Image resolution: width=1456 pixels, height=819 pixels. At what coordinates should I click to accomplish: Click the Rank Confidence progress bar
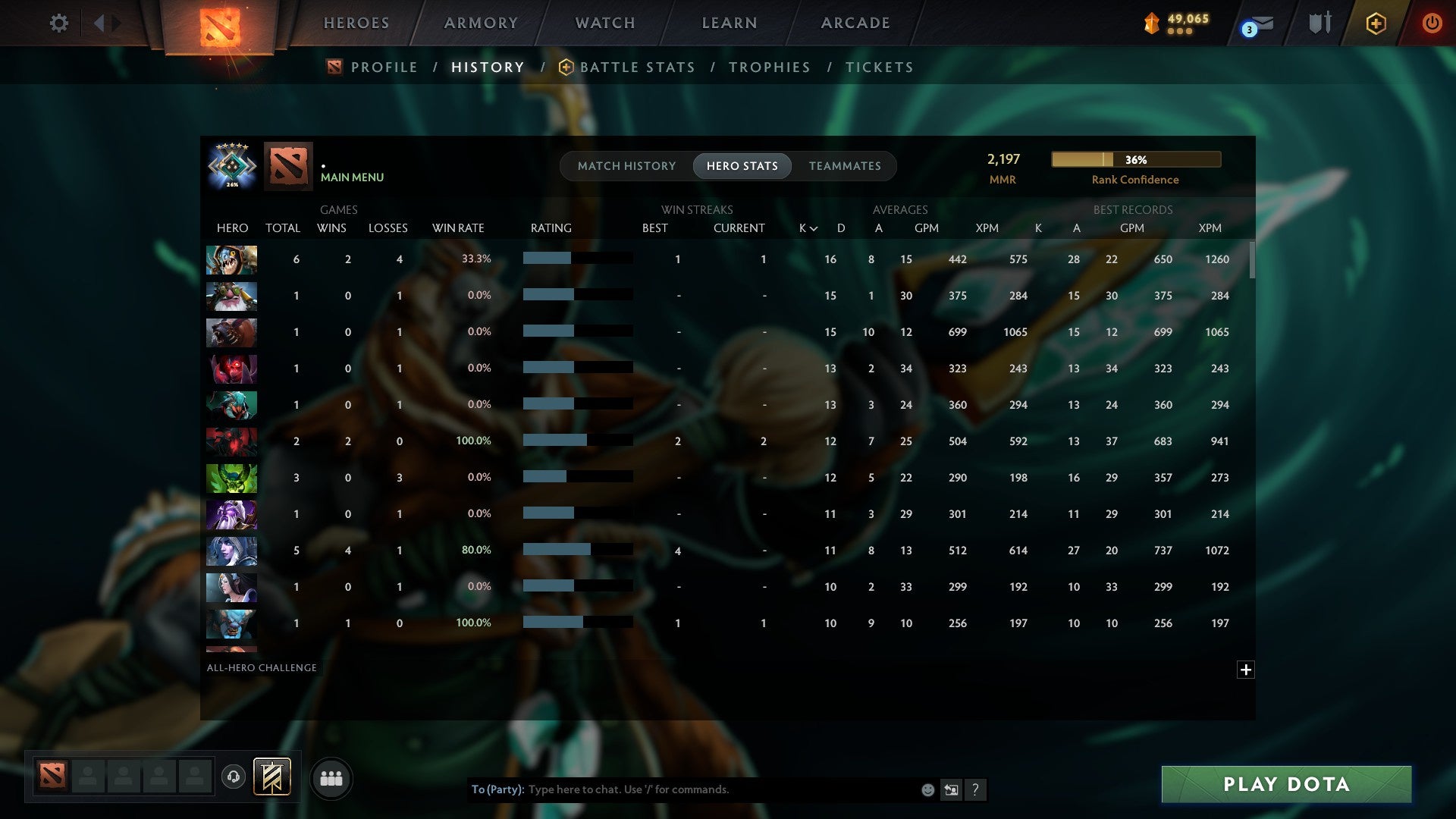(x=1134, y=159)
